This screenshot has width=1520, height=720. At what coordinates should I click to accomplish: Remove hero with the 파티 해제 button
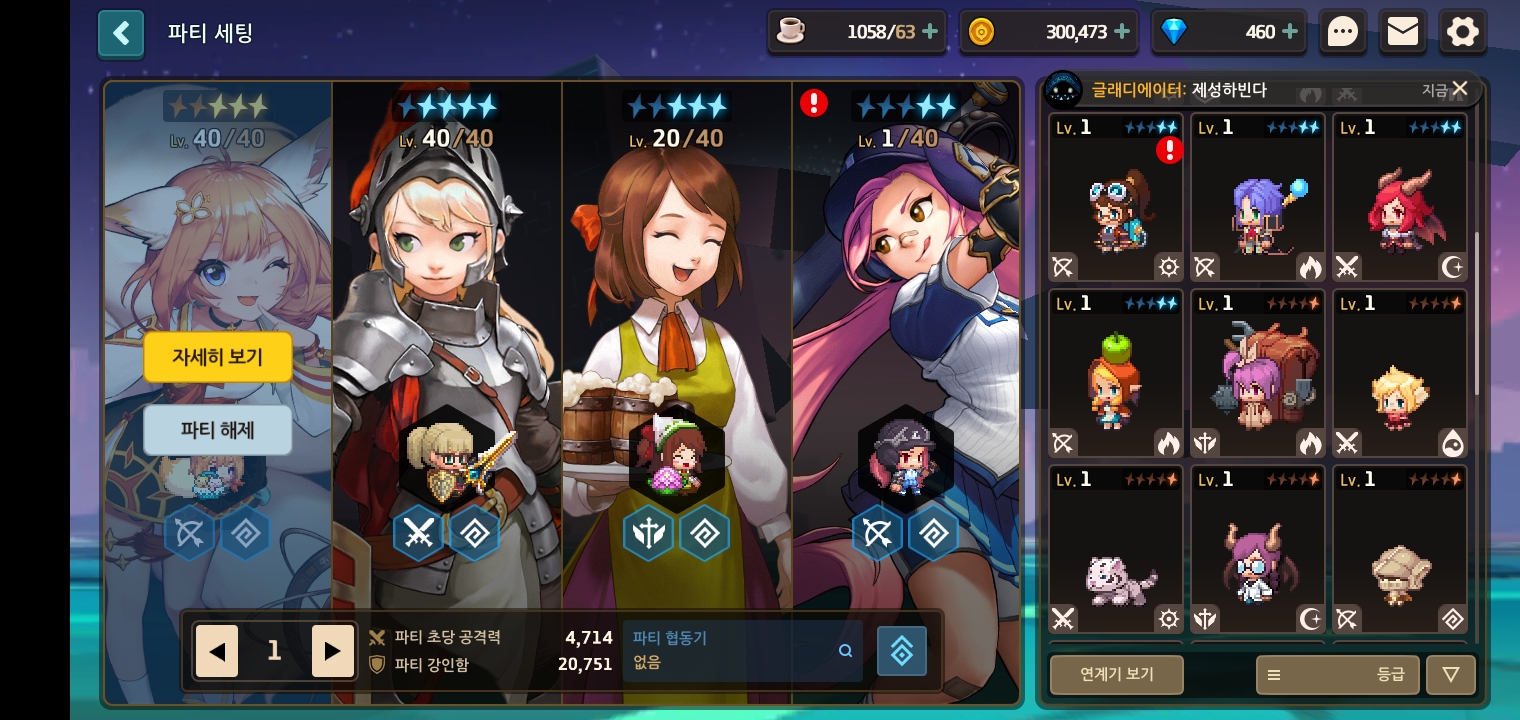tap(217, 430)
